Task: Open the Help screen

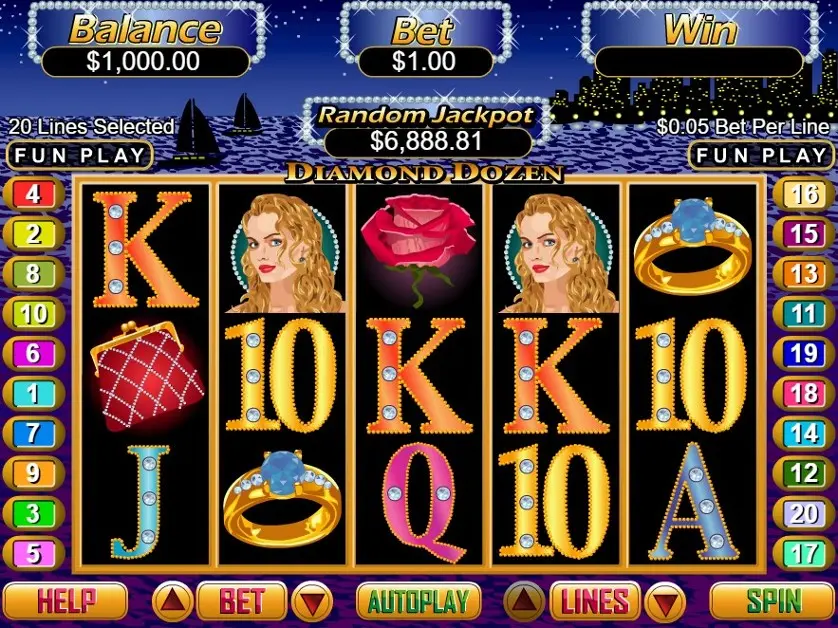Action: pos(66,601)
